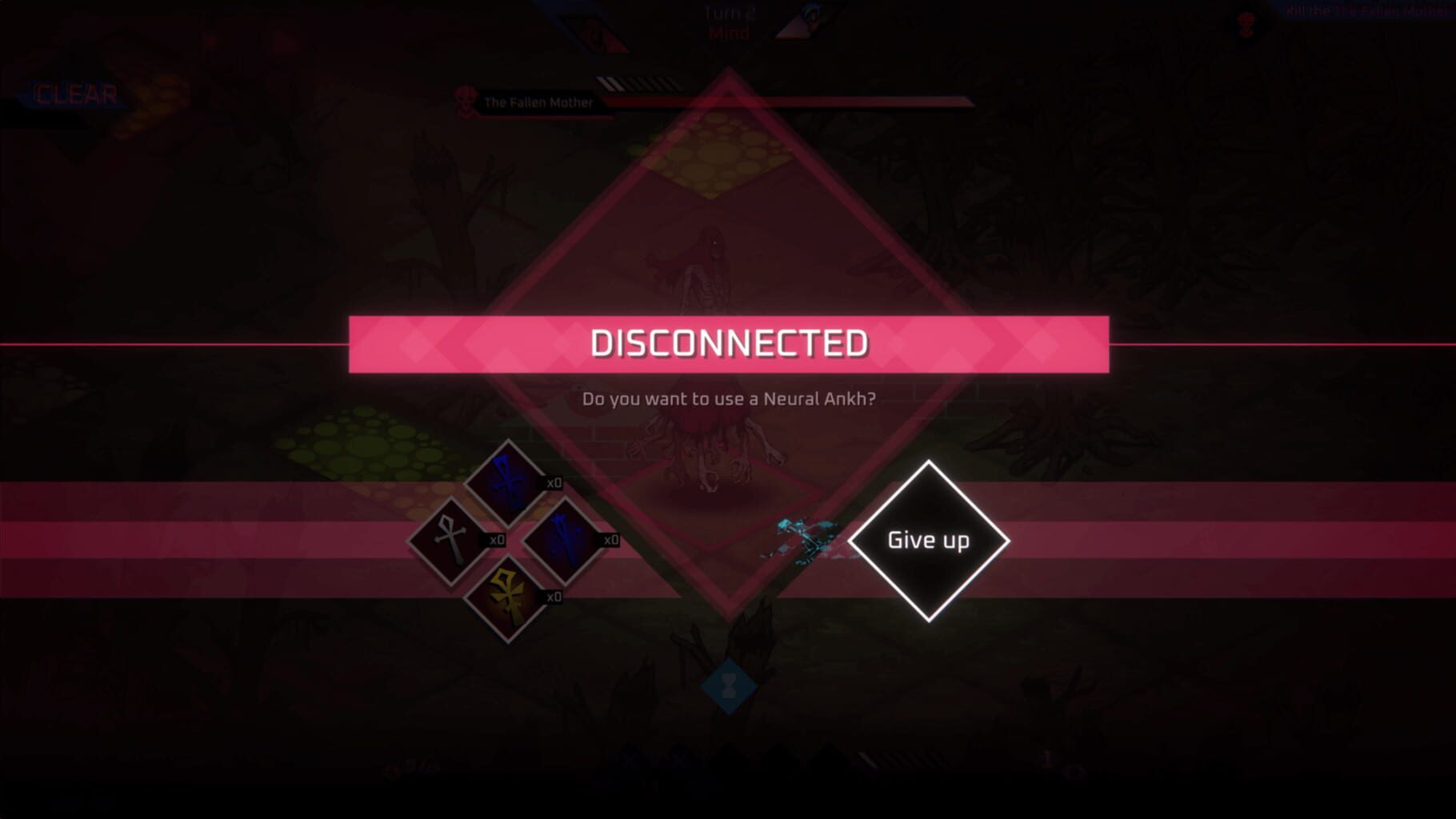The height and width of the screenshot is (819, 1456).
Task: Click the Turn 2 Mind indicator
Action: tap(728, 22)
